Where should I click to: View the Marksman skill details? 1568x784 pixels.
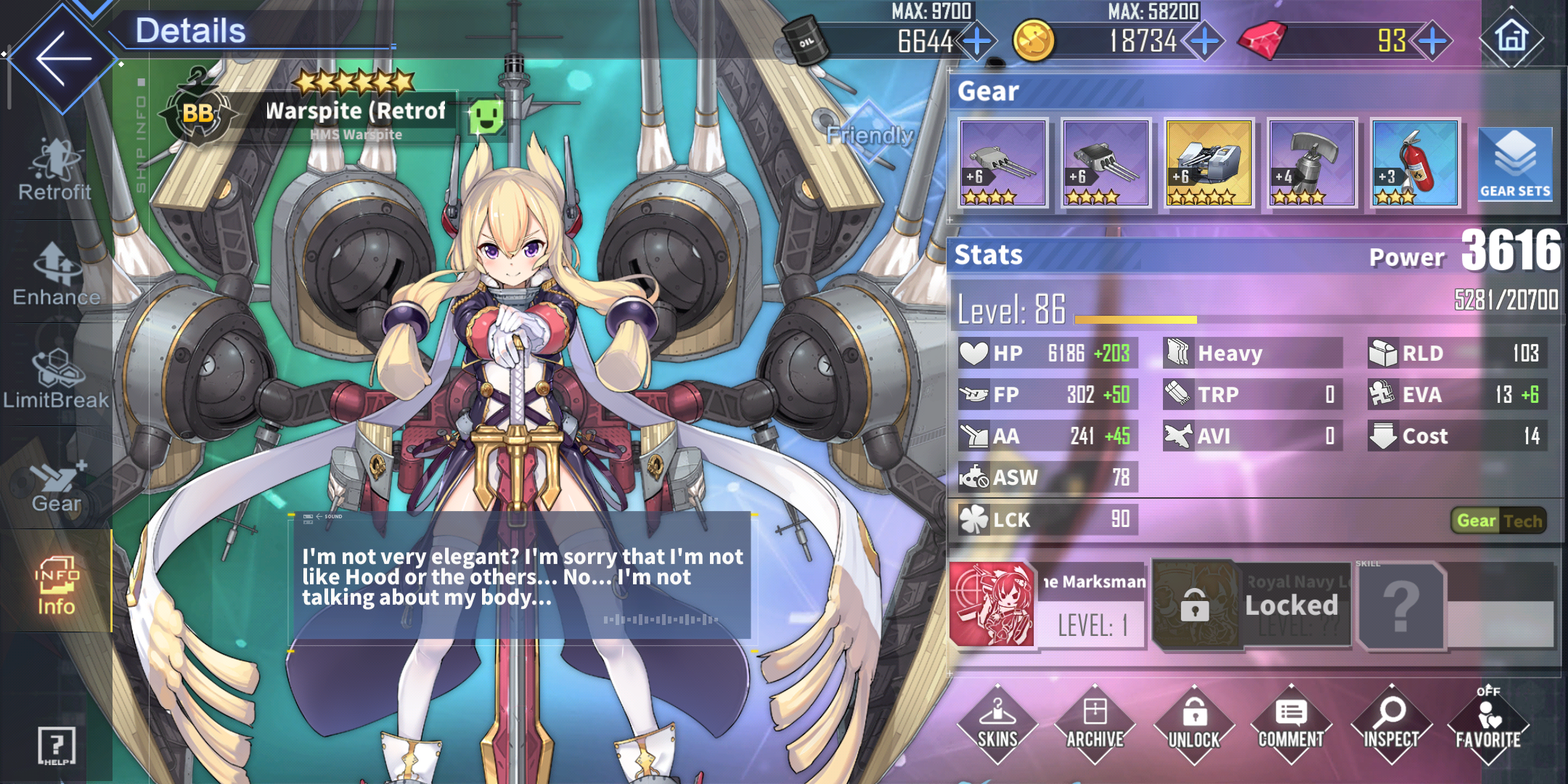point(992,604)
